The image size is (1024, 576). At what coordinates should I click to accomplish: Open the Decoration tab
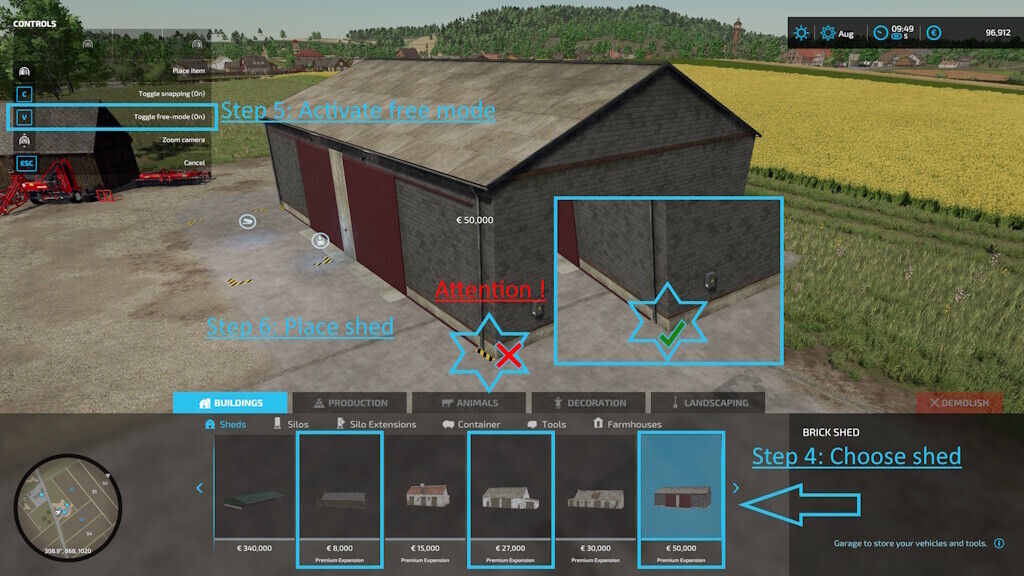(588, 403)
